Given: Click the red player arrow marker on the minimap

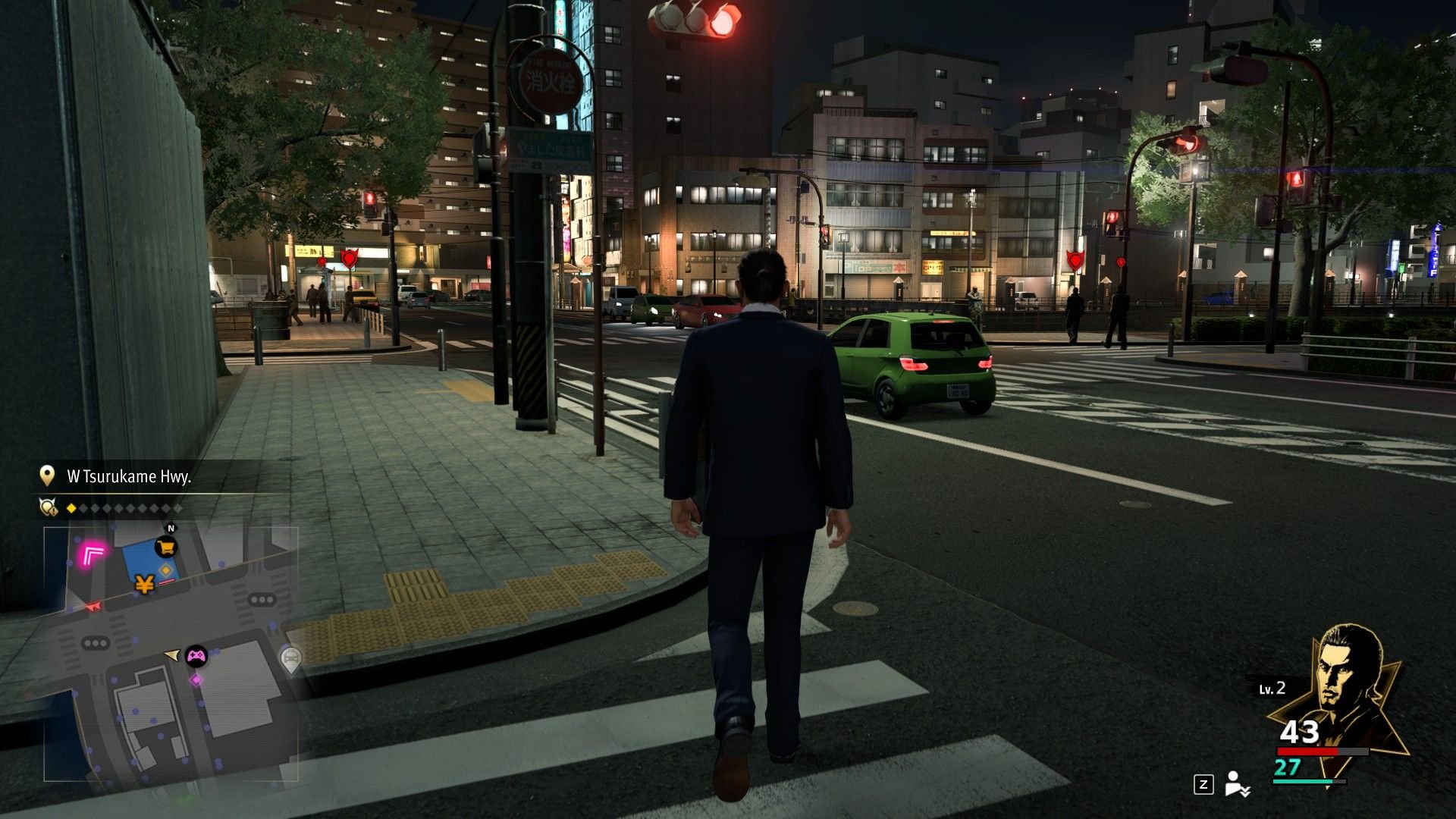Looking at the screenshot, I should (93, 605).
